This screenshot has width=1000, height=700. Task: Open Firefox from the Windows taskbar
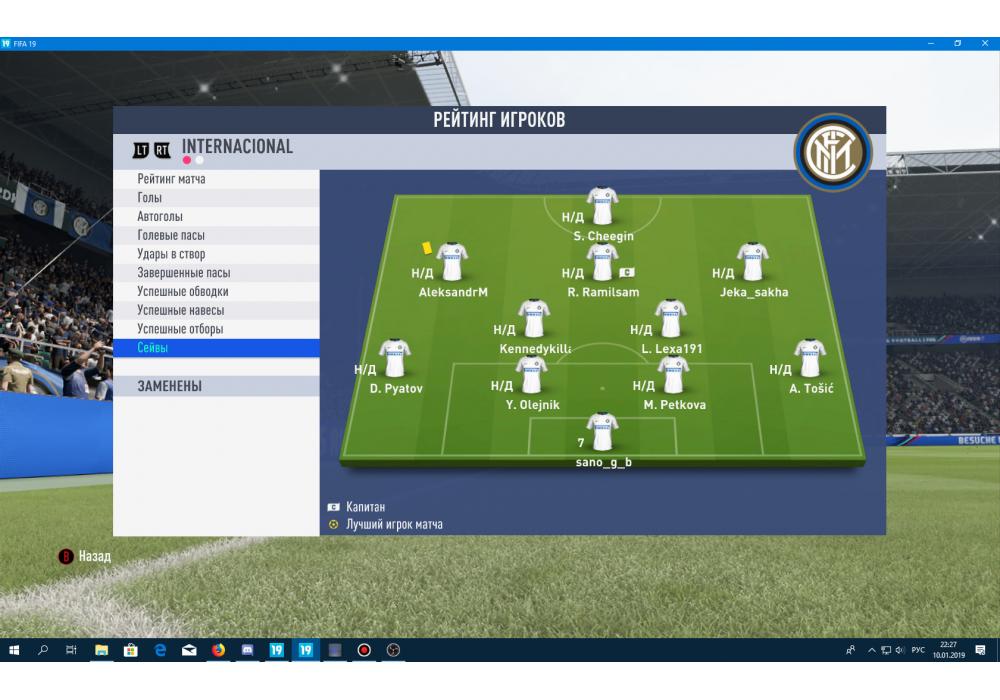point(218,650)
